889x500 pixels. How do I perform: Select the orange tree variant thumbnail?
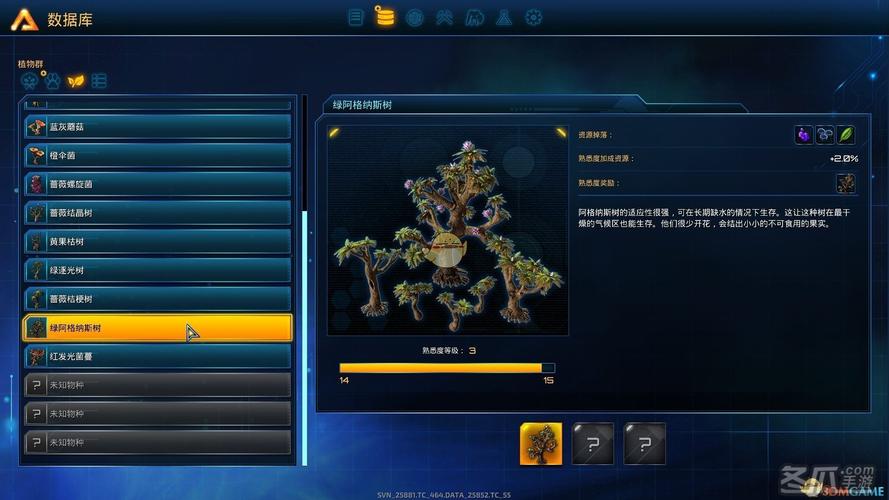(x=540, y=443)
